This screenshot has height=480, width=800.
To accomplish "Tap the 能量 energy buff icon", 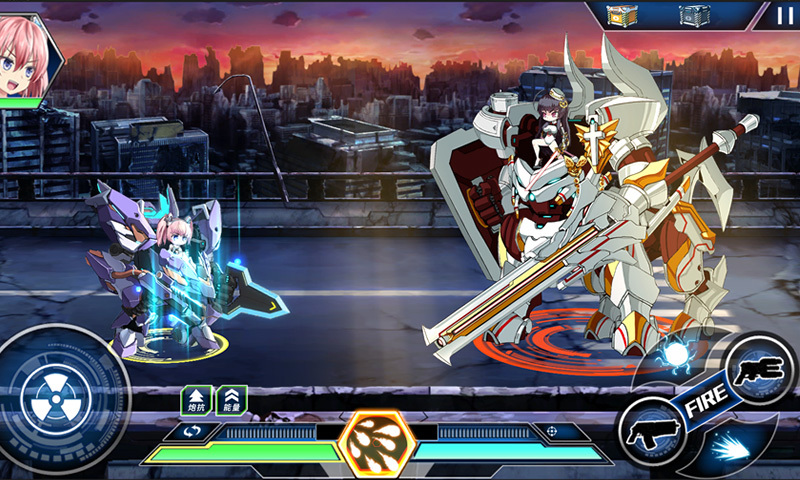I will [x=231, y=400].
